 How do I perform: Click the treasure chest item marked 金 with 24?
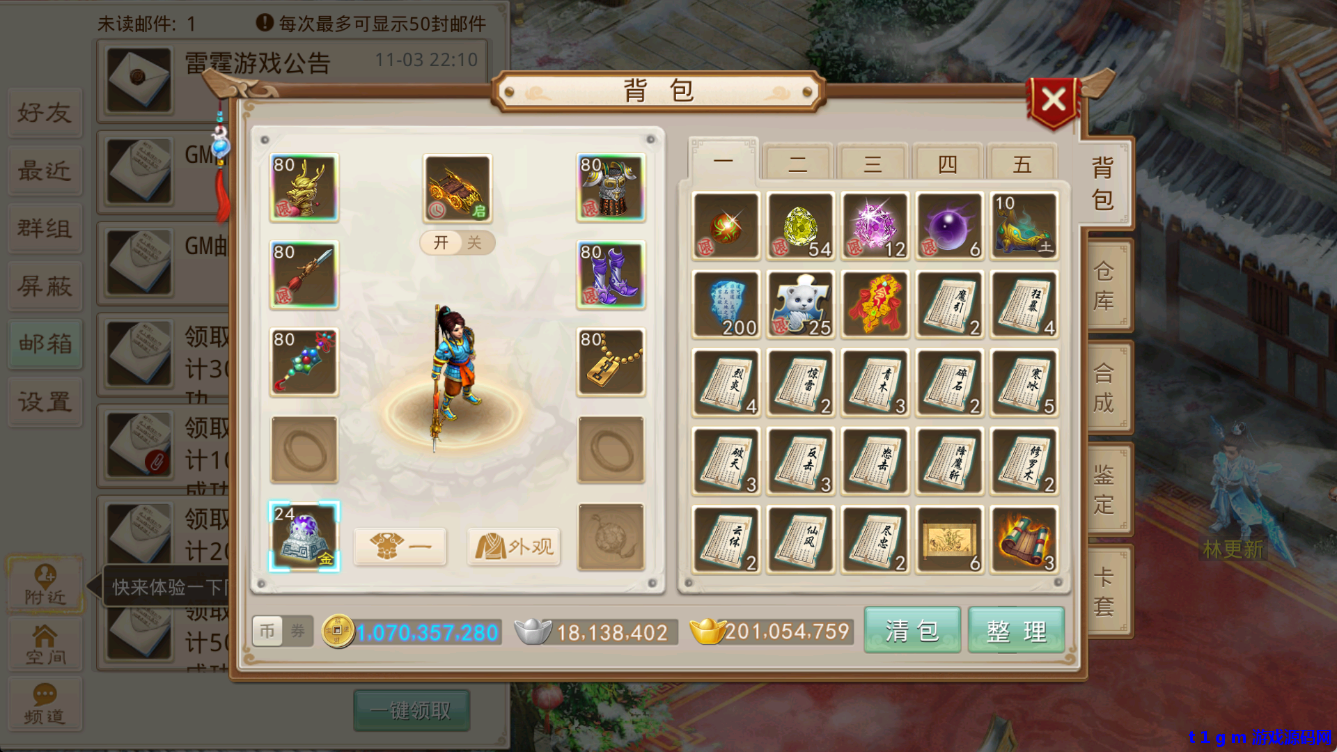point(303,538)
